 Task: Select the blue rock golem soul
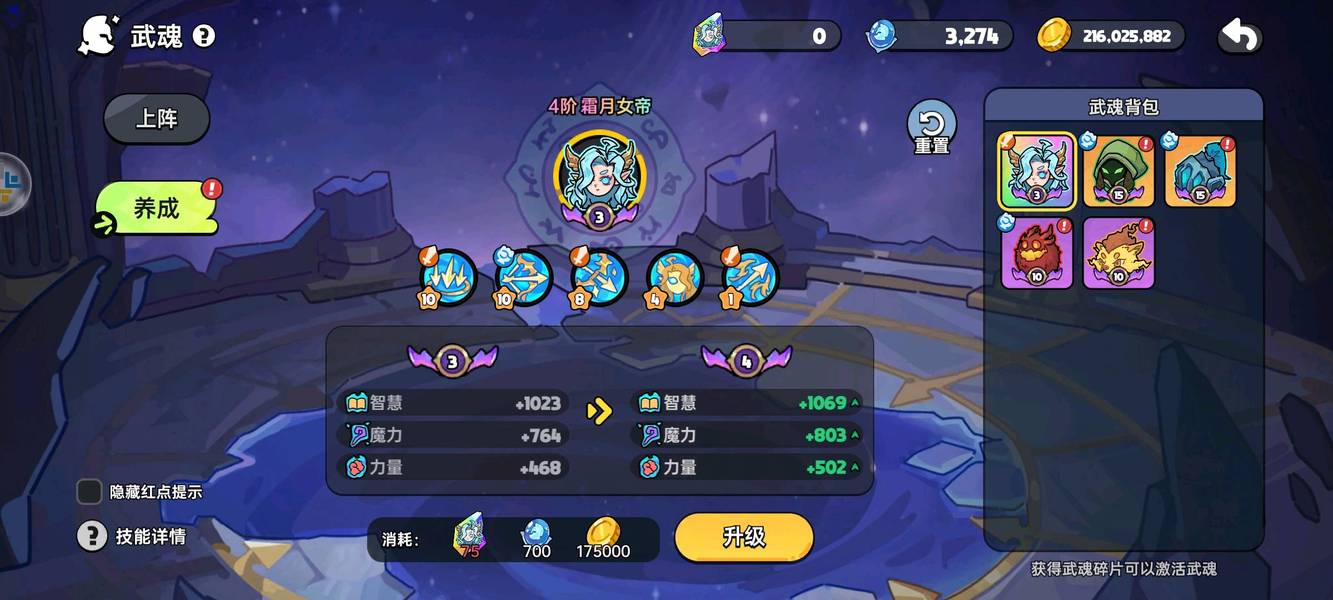[1200, 171]
